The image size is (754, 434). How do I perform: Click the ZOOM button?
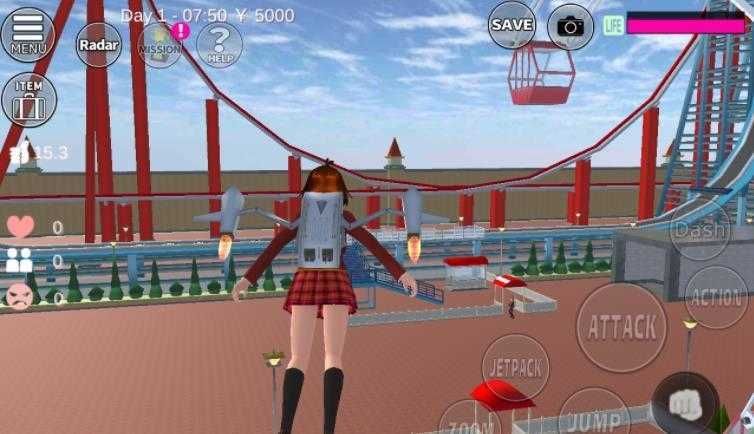tap(470, 418)
